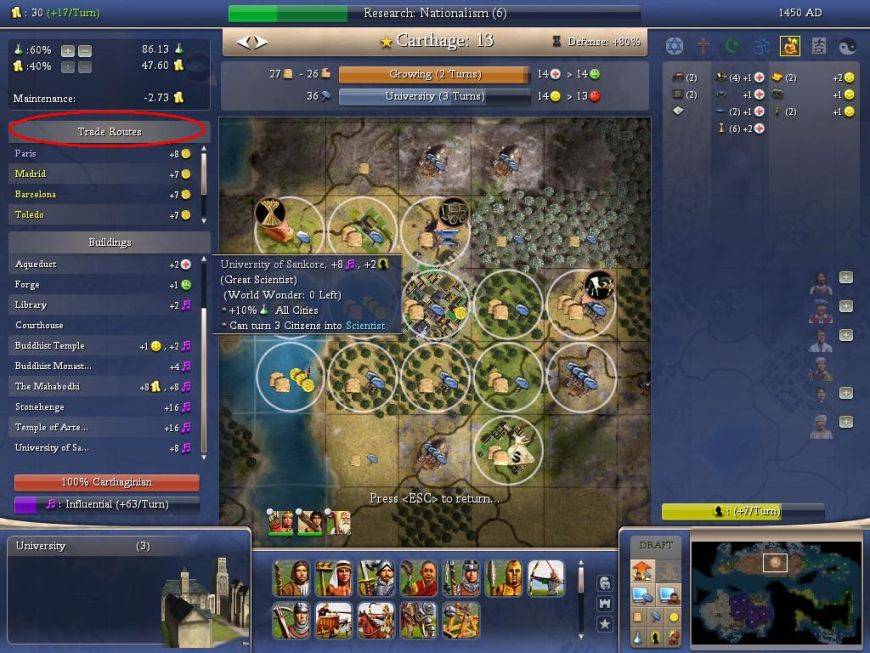Choose the Stonehenge entry in the Buildings list
This screenshot has width=870, height=653.
(100, 407)
